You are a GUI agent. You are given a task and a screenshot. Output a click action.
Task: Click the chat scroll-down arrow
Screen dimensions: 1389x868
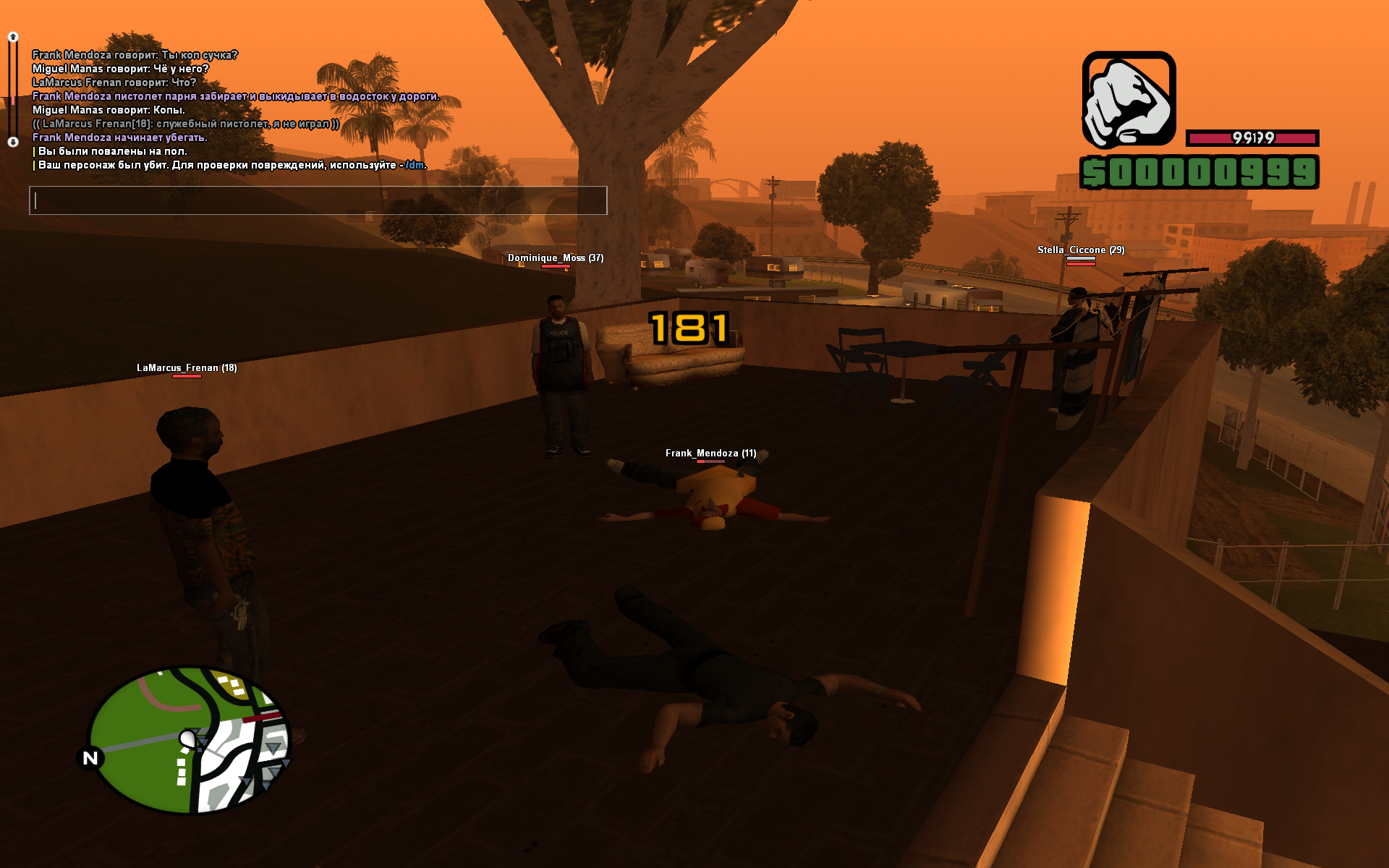(13, 142)
